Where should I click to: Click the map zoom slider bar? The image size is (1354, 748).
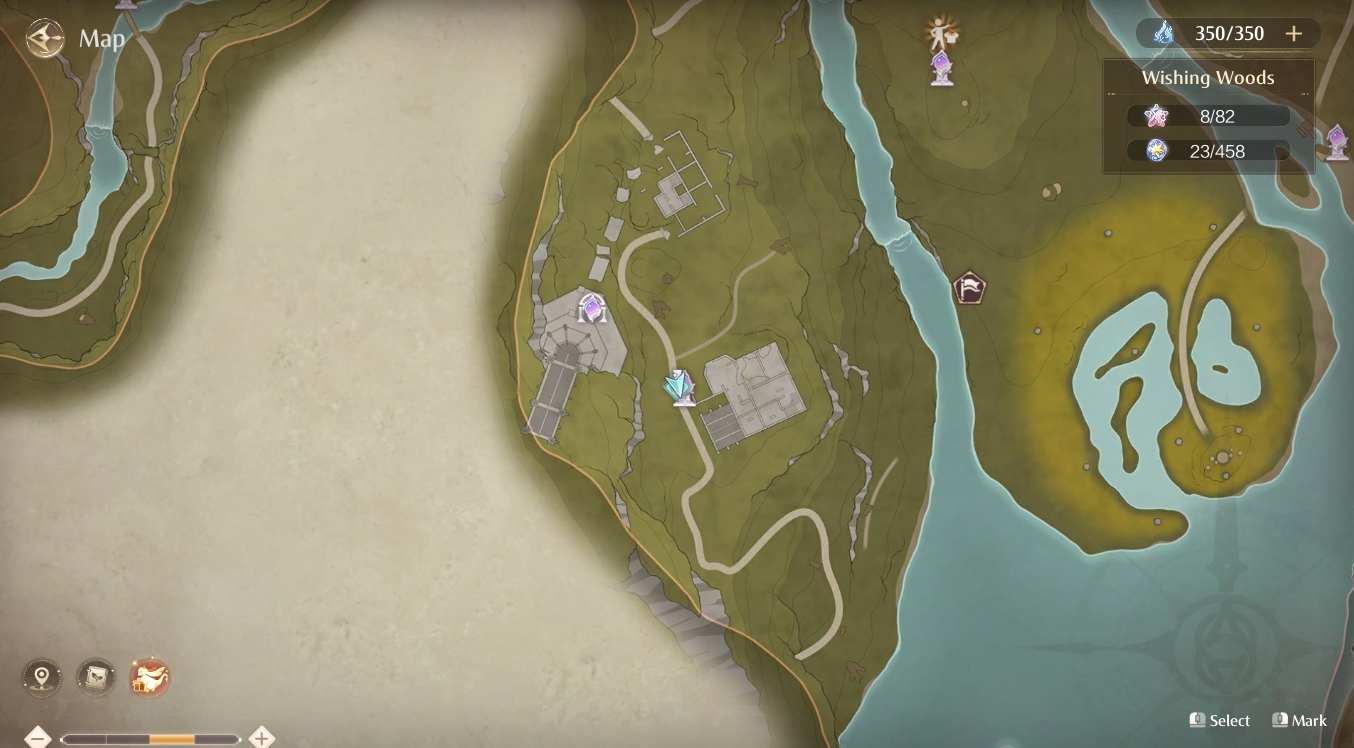[x=150, y=736]
